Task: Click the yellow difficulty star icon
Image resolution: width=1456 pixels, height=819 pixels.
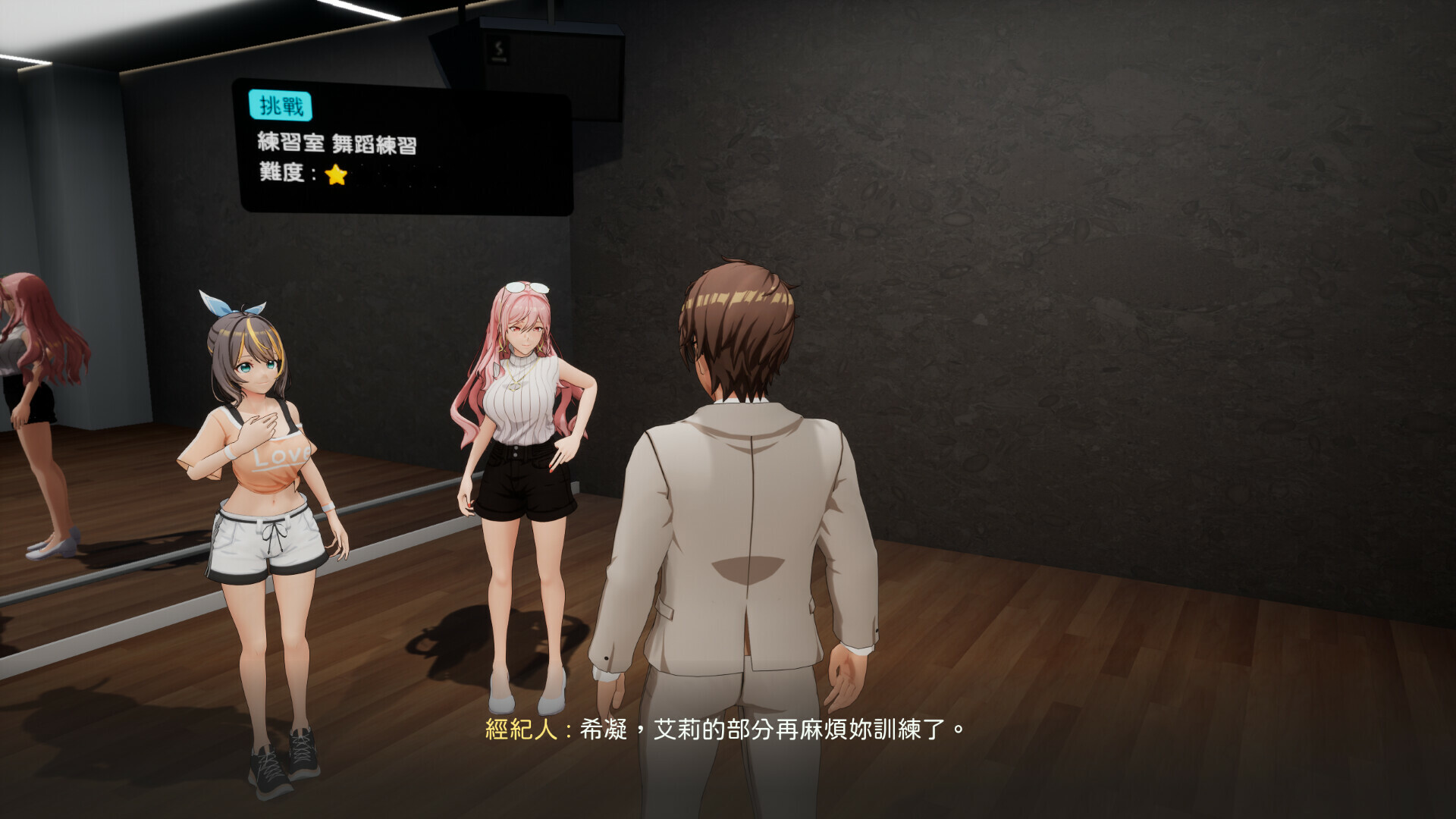Action: (337, 174)
